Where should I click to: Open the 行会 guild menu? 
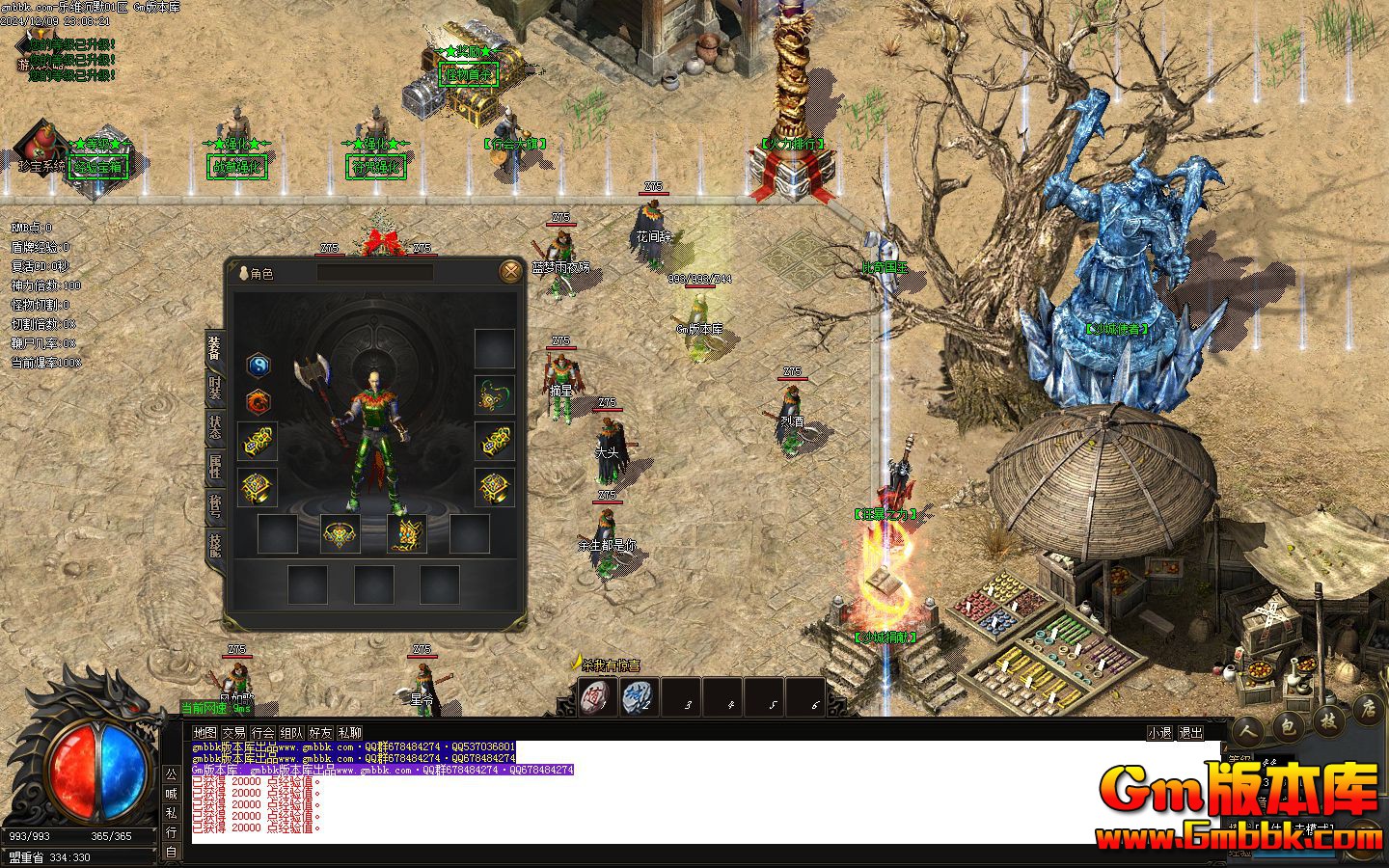point(262,733)
